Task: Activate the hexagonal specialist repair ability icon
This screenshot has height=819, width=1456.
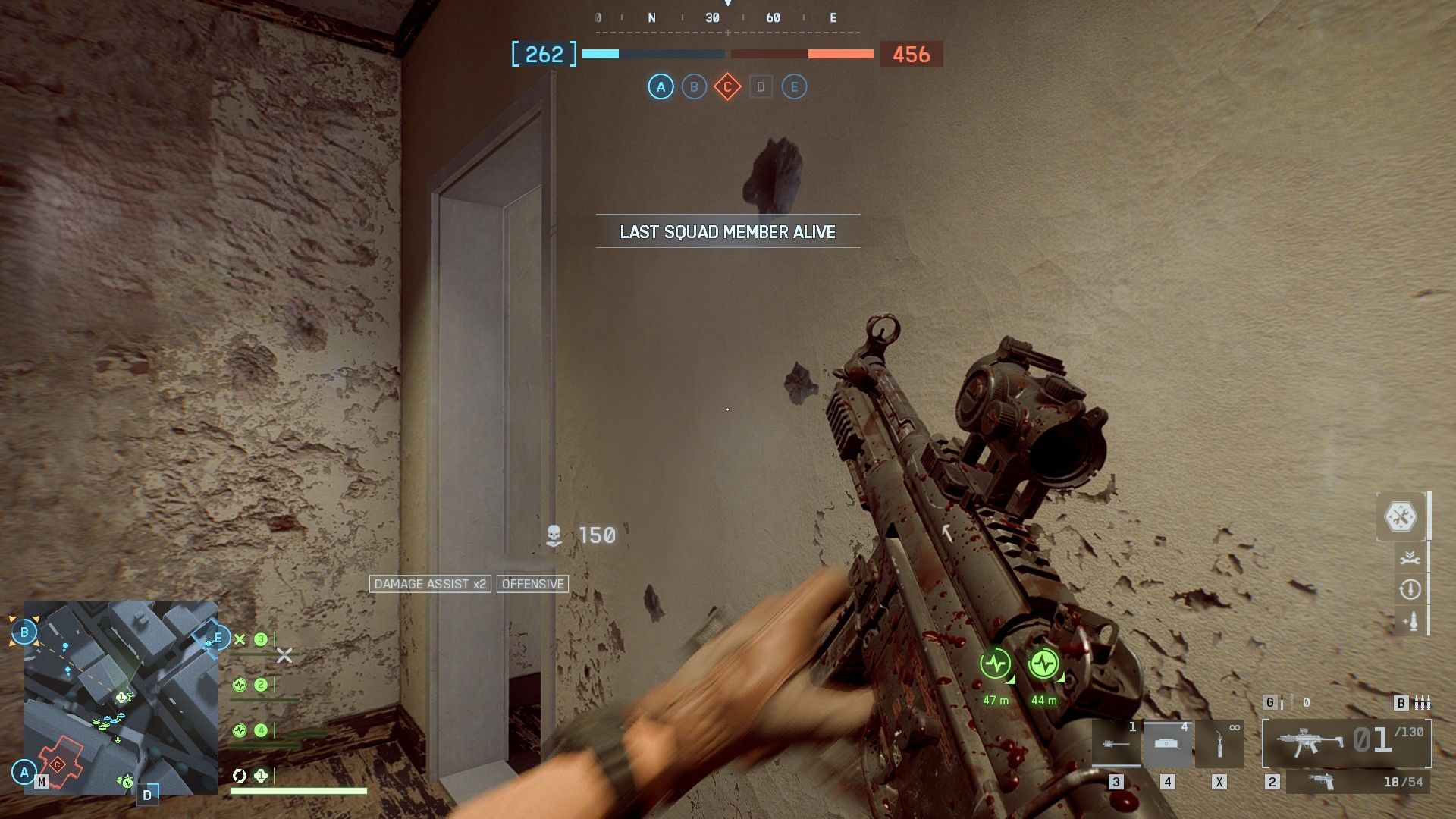Action: (1400, 517)
